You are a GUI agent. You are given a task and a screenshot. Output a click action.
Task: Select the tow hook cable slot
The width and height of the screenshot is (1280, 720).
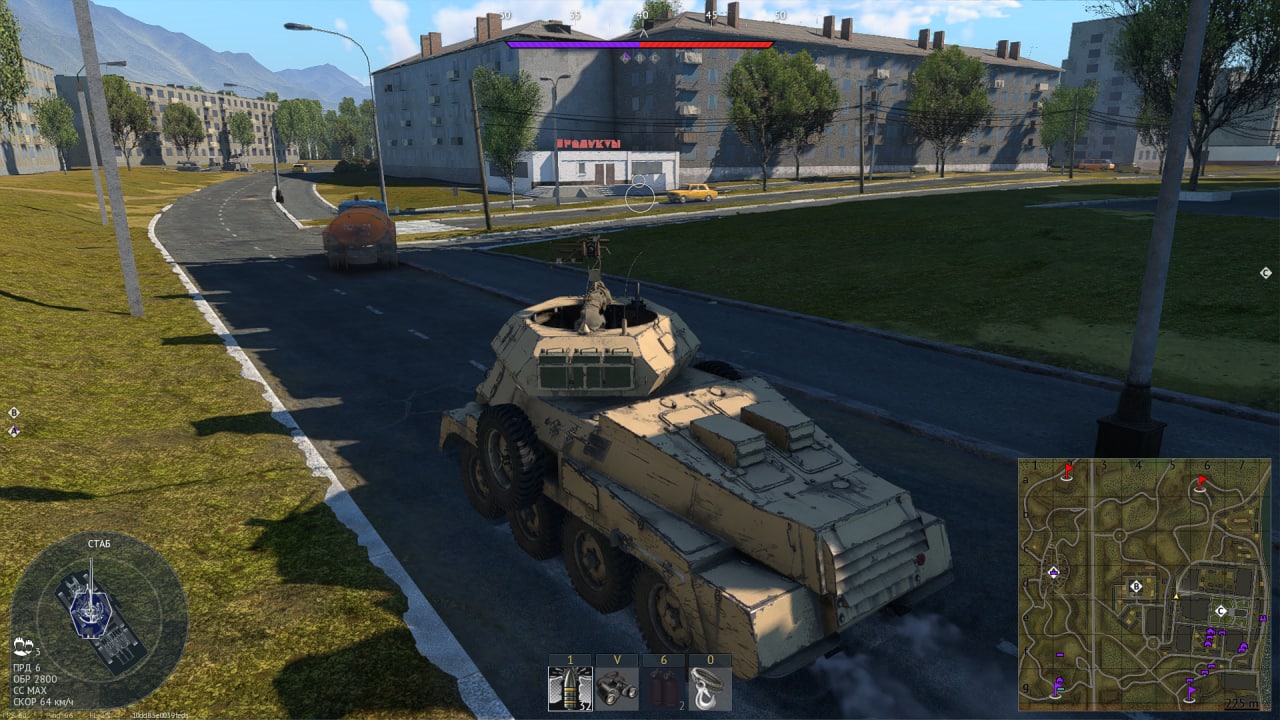(709, 688)
